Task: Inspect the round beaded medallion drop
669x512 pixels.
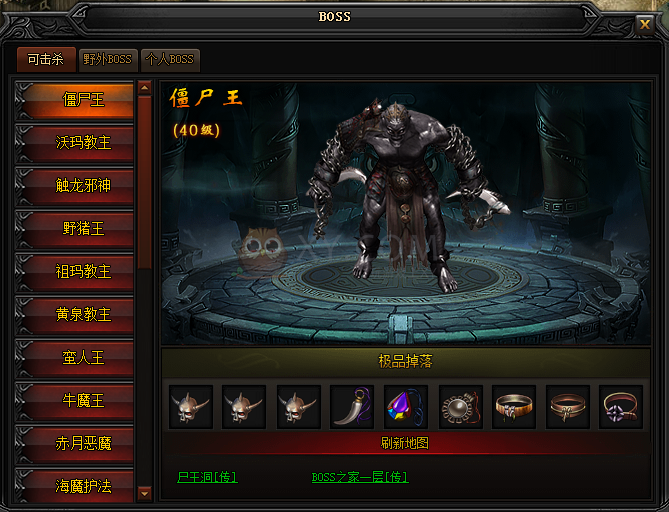Action: point(460,407)
